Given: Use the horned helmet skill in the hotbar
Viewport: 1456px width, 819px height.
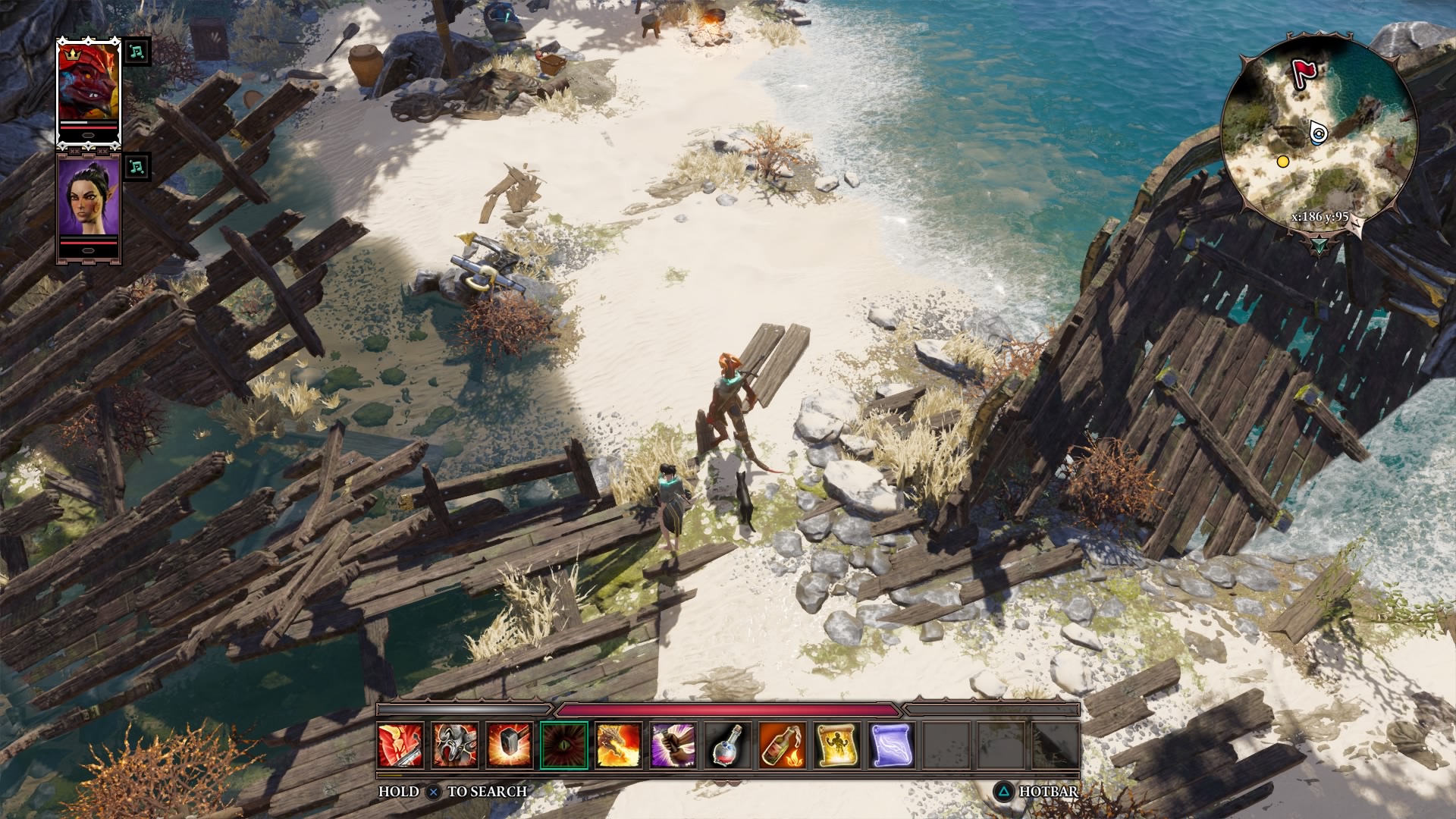Looking at the screenshot, I should (x=455, y=745).
